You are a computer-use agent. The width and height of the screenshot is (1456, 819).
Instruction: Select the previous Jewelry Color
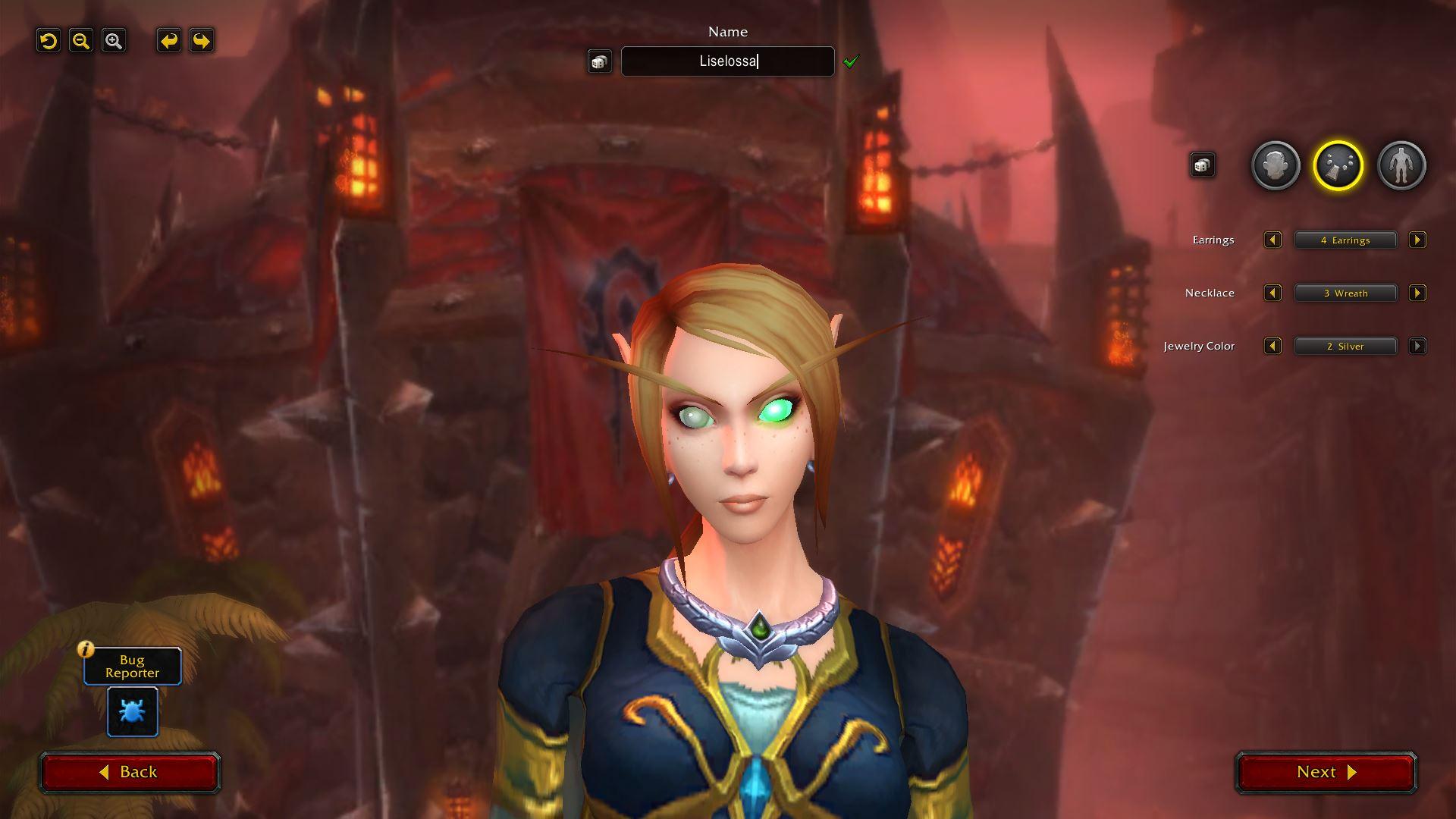(1272, 347)
